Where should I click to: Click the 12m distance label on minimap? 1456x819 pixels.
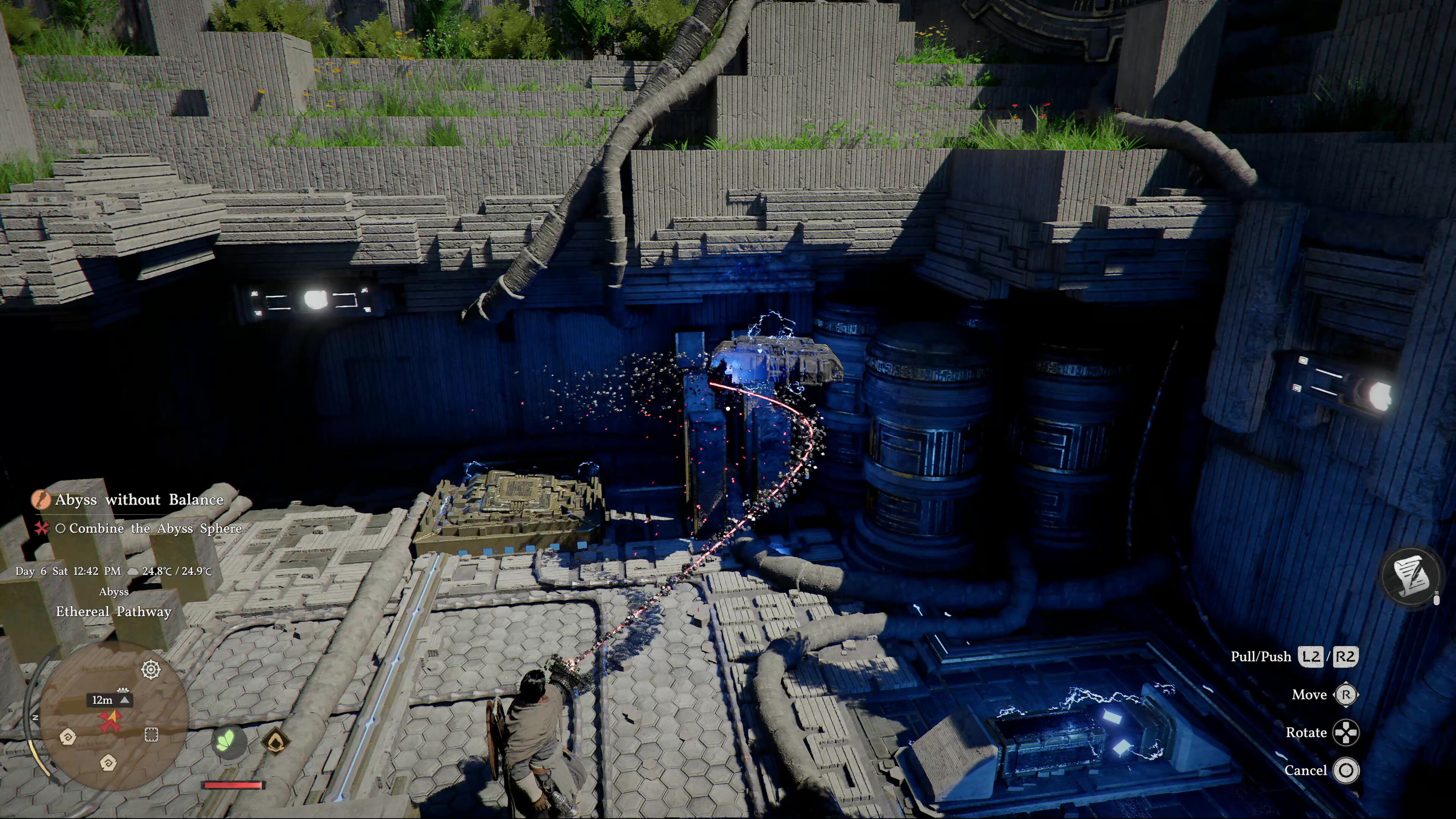103,700
